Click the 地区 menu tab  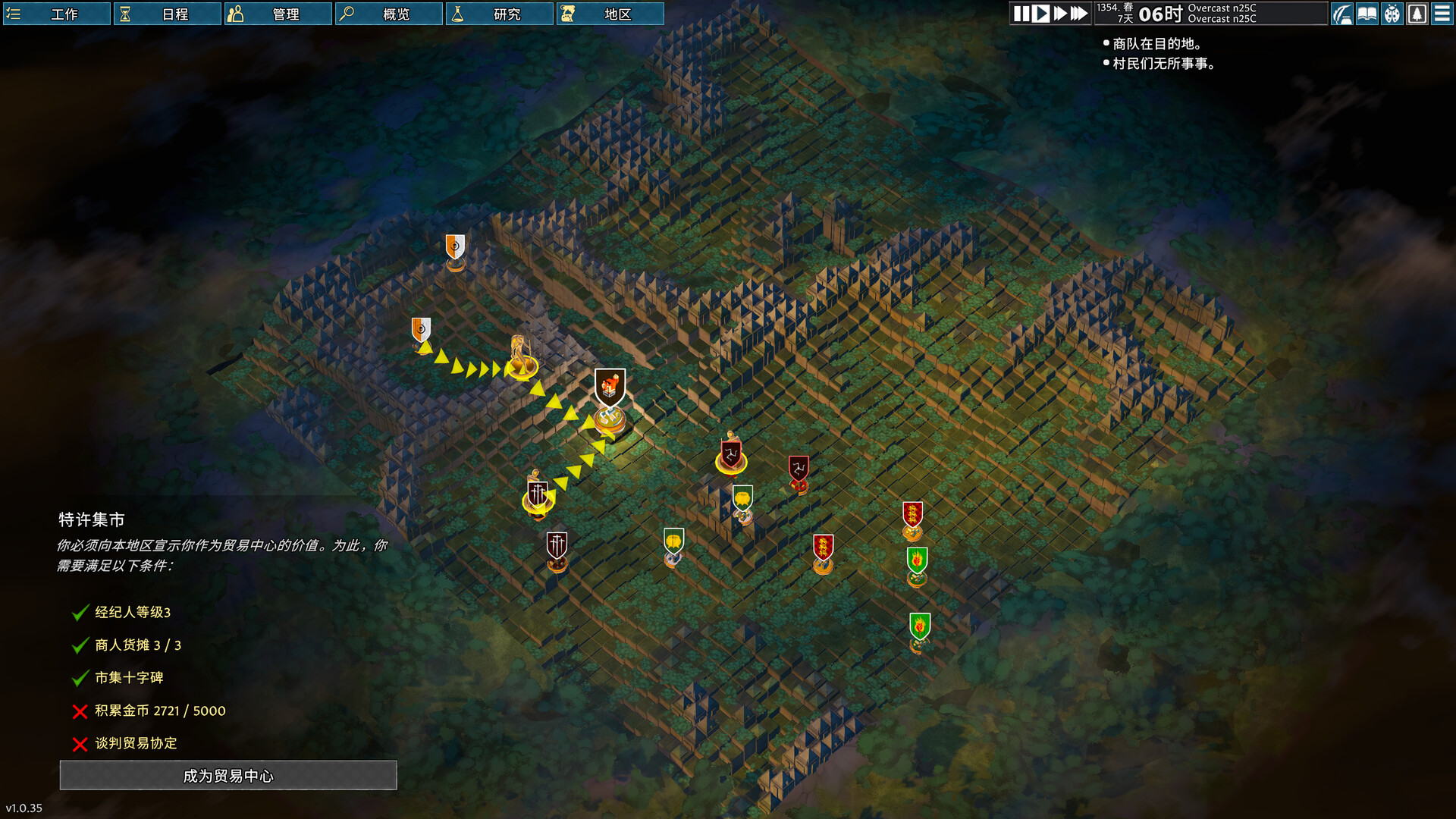[610, 13]
